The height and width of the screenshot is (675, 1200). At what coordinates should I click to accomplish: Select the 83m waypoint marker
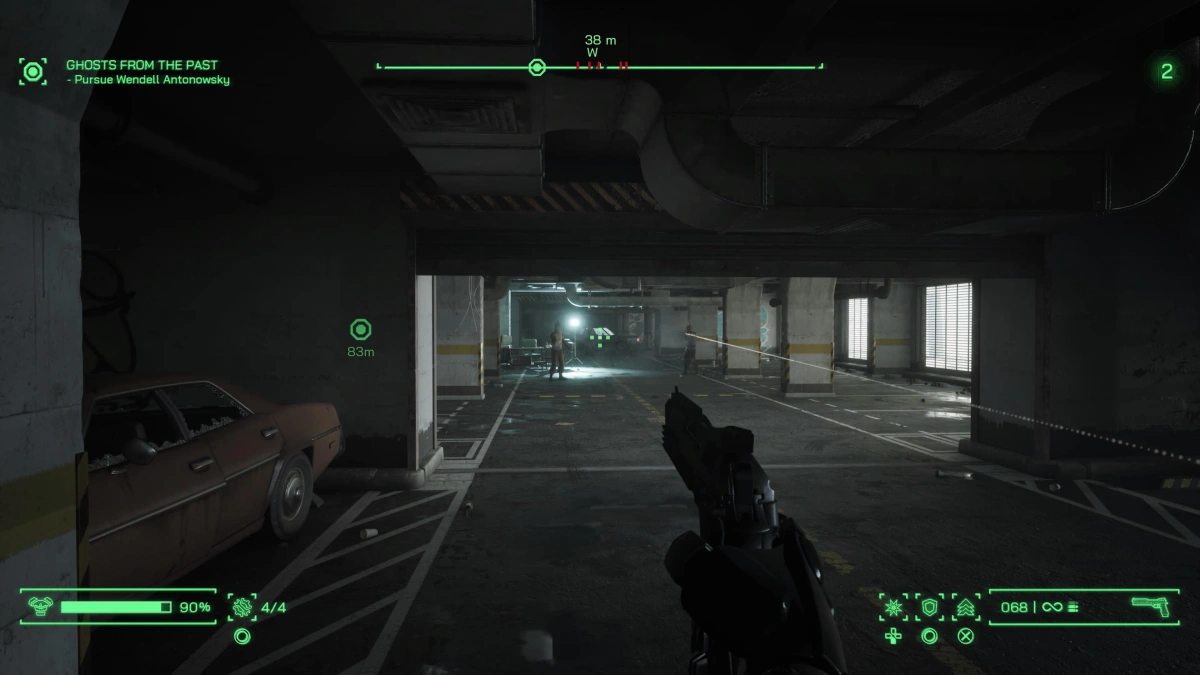coord(361,330)
